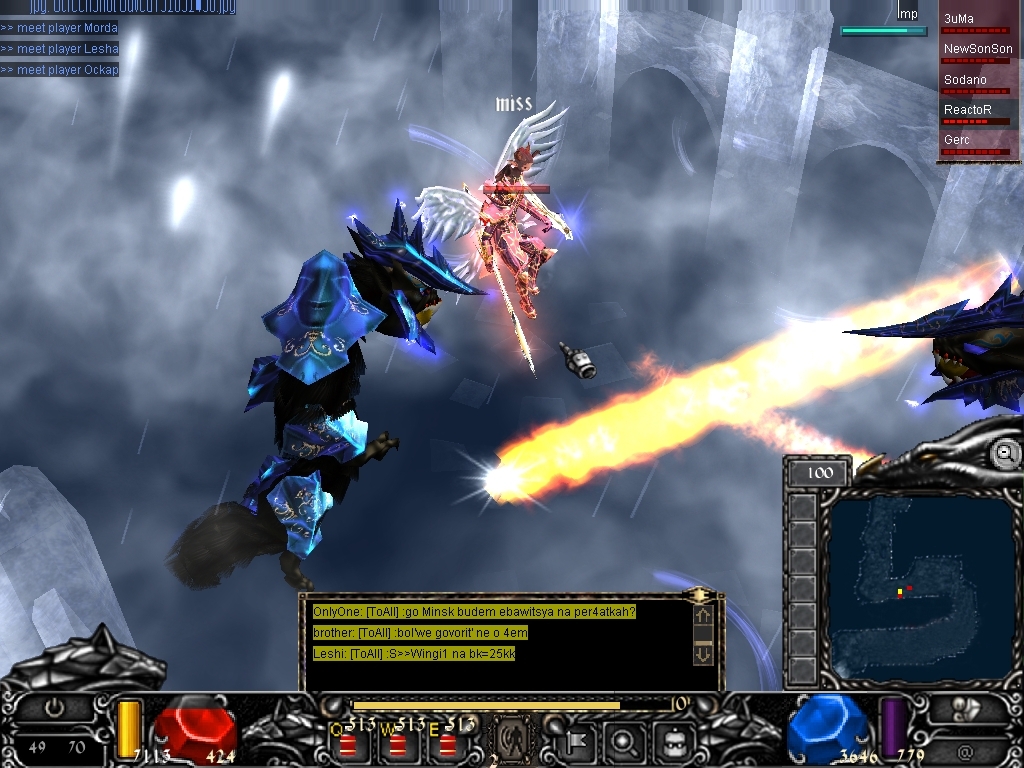Viewport: 1024px width, 768px height.
Task: Open the flag icon menu button
Action: (578, 742)
